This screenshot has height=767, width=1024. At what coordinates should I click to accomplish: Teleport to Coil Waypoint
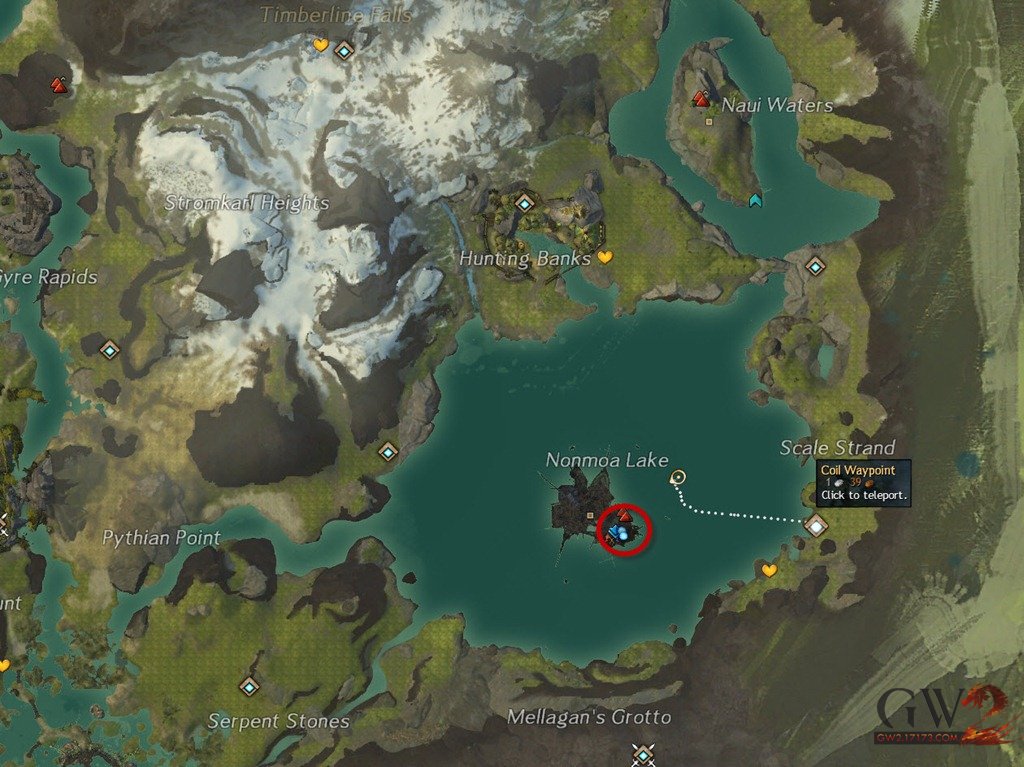click(817, 524)
